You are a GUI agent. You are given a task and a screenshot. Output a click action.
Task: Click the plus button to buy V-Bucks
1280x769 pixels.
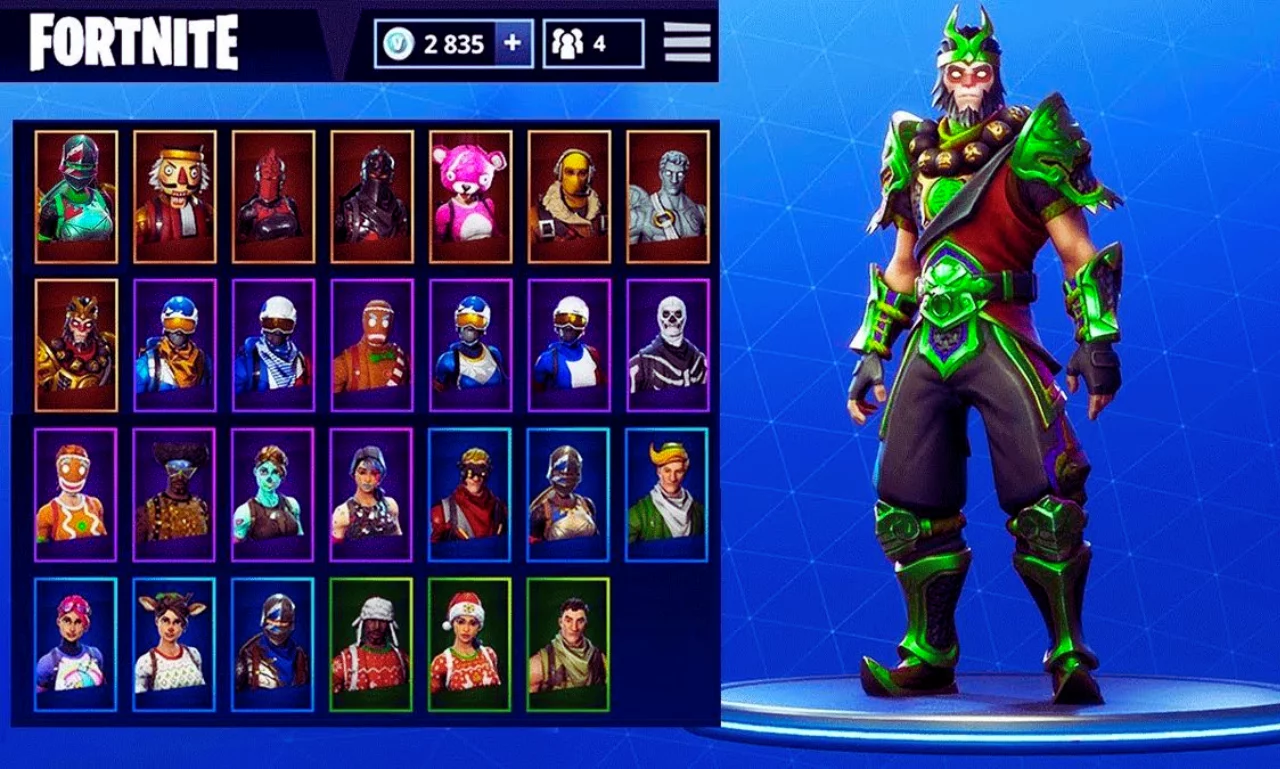(x=512, y=43)
